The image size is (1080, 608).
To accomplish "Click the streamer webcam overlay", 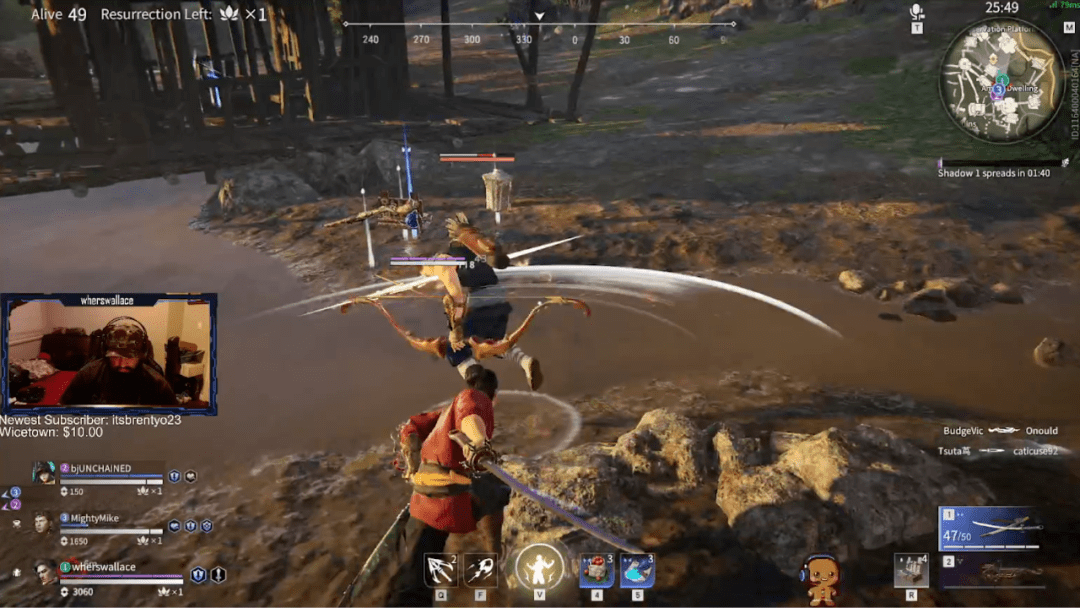I will coord(109,355).
